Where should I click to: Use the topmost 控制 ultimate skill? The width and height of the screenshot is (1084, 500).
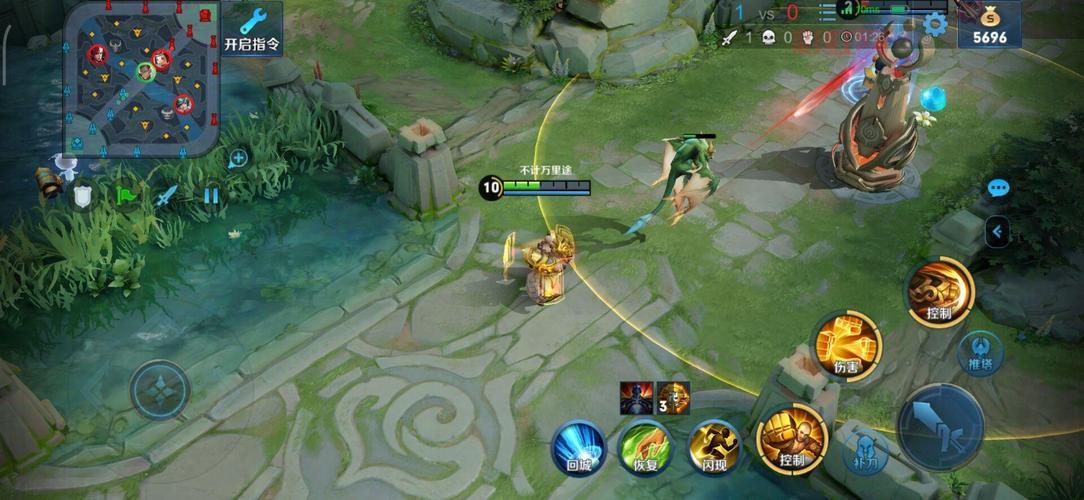tap(939, 291)
